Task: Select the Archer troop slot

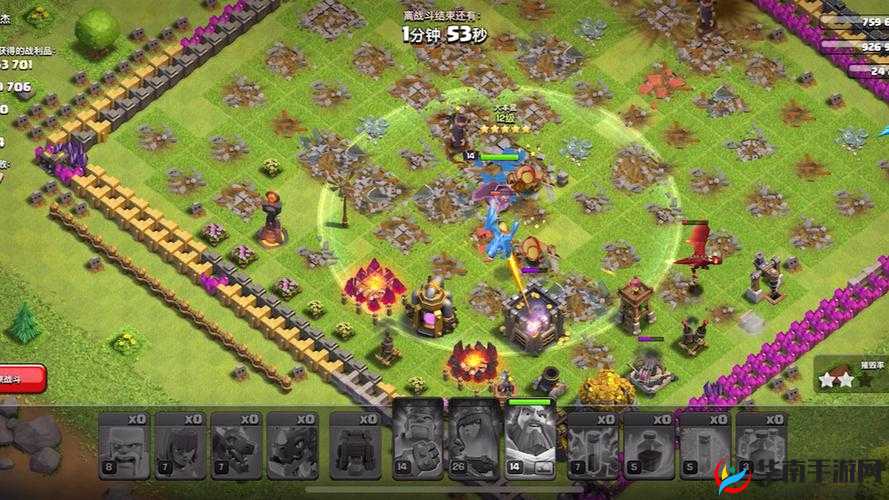Action: click(x=180, y=445)
